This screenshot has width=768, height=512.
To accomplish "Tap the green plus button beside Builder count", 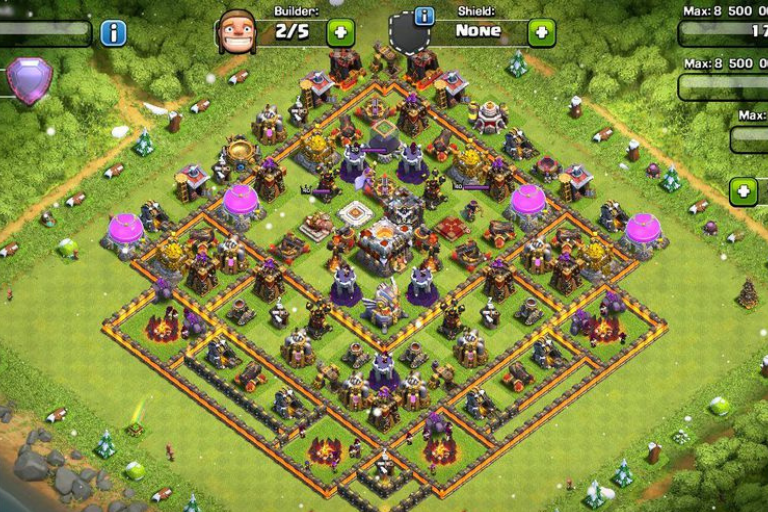I will point(340,32).
